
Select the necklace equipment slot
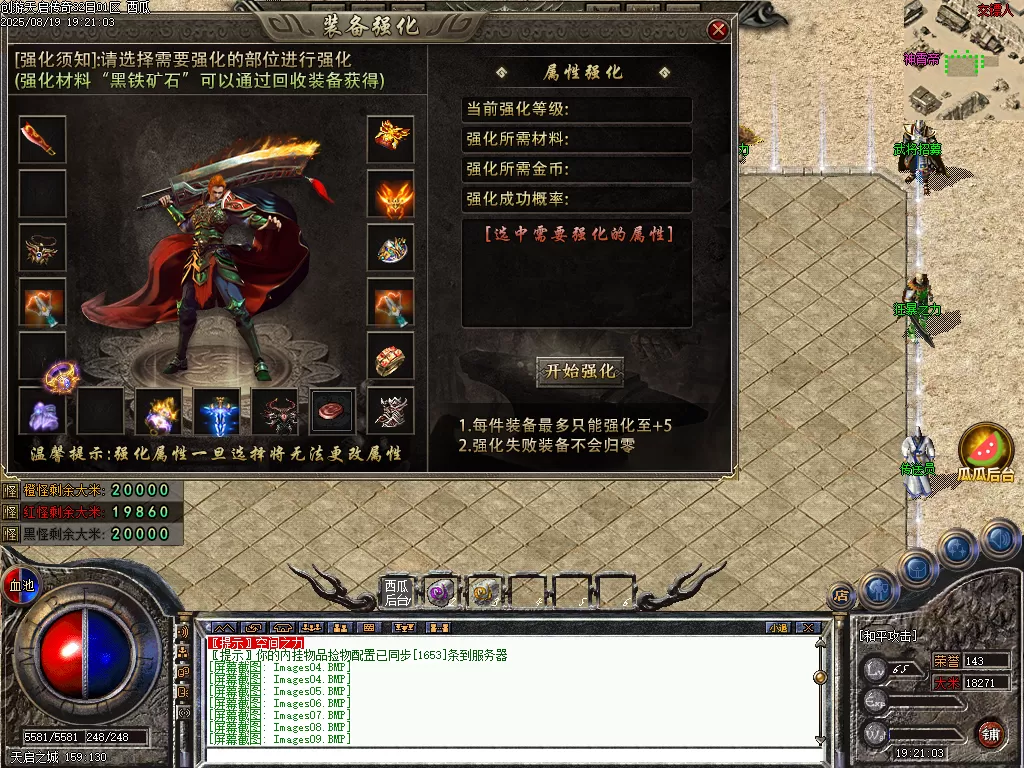tap(42, 248)
